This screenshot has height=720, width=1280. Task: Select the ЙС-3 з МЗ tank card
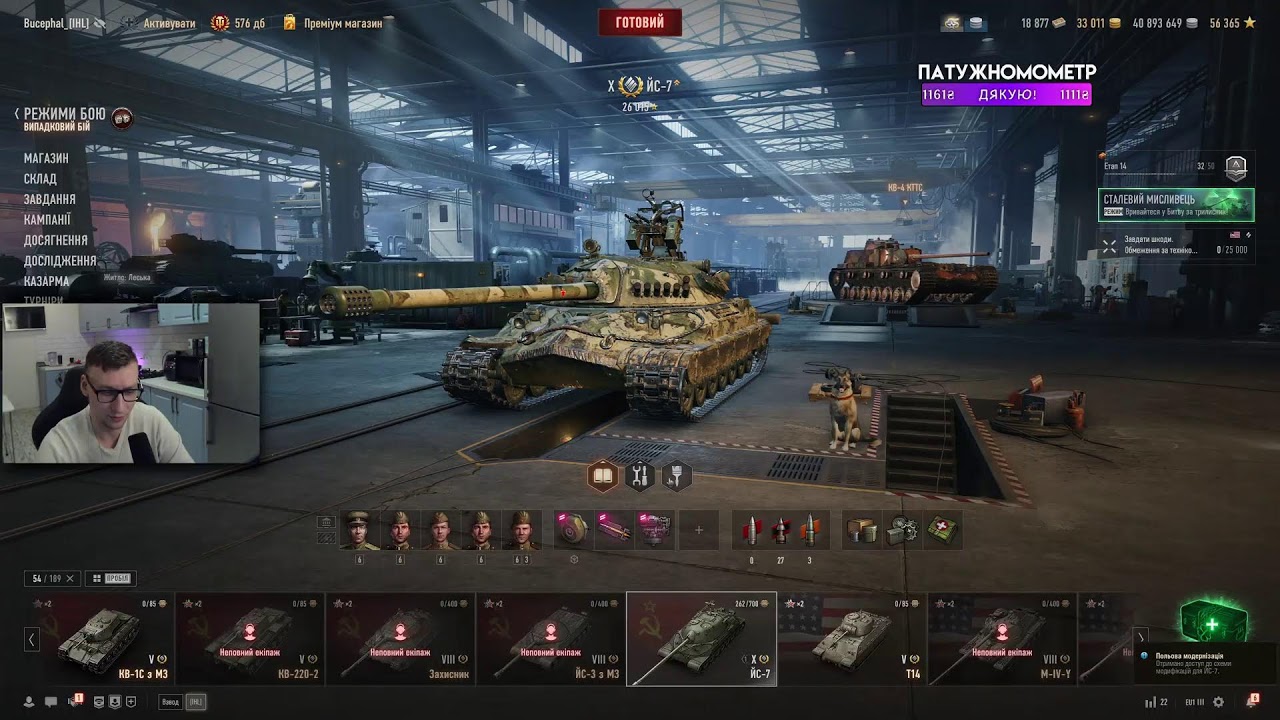pyautogui.click(x=551, y=639)
